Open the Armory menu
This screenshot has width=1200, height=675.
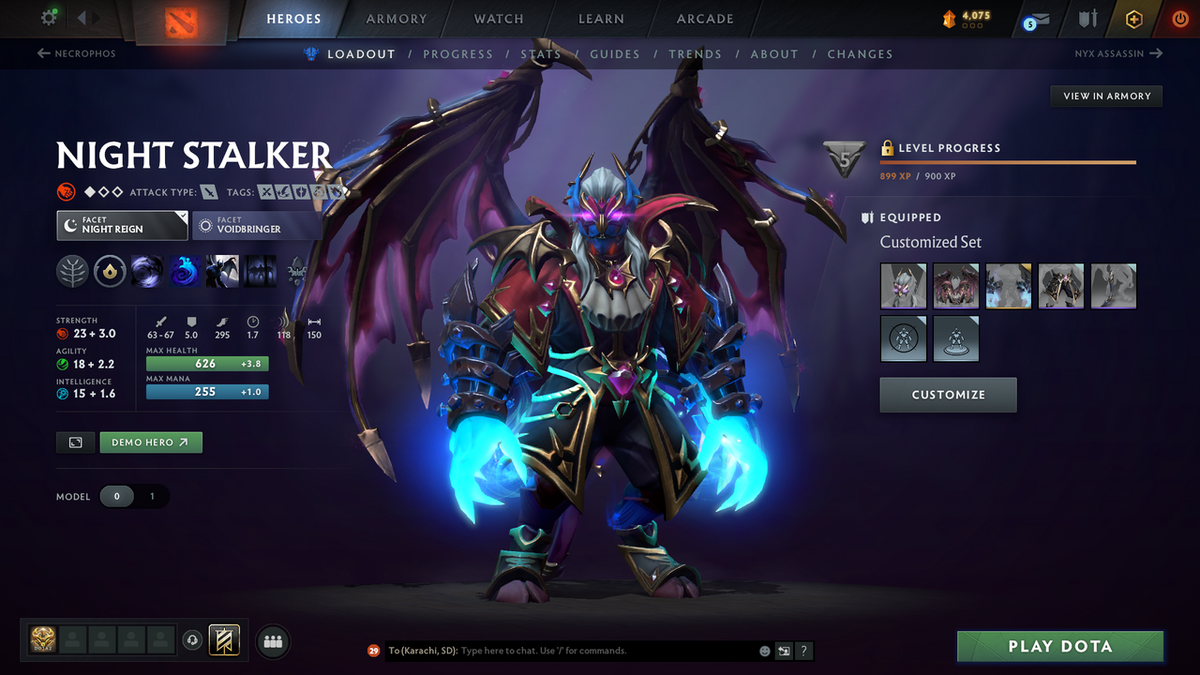click(x=394, y=19)
